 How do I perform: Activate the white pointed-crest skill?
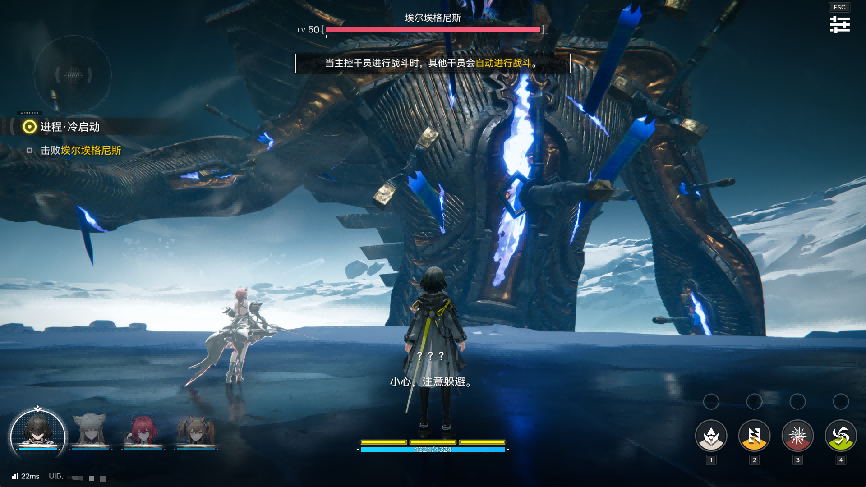(x=711, y=435)
